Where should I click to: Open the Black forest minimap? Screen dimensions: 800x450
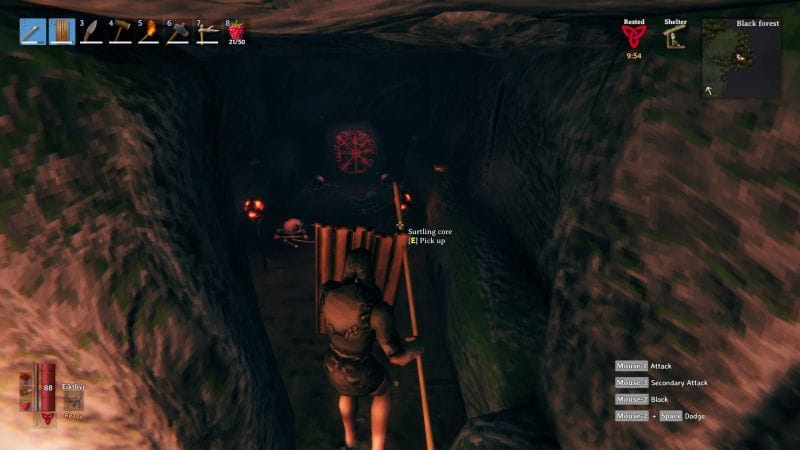(741, 59)
